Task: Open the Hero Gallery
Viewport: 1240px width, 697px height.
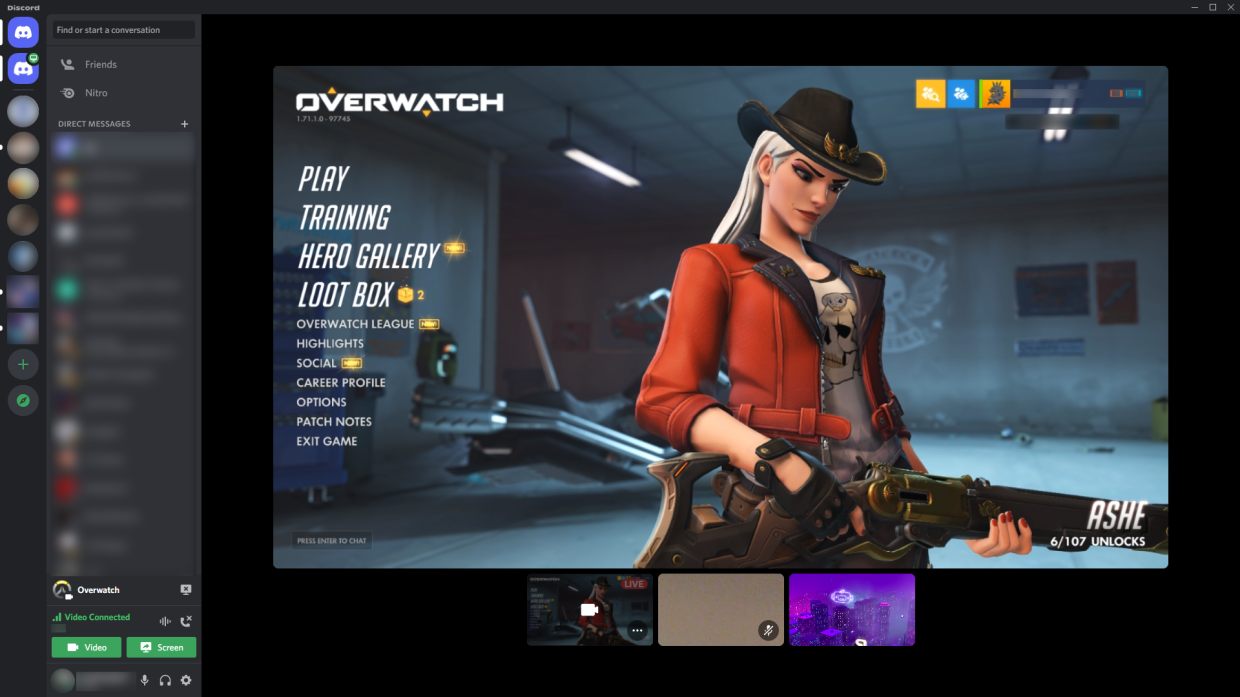Action: coord(368,256)
